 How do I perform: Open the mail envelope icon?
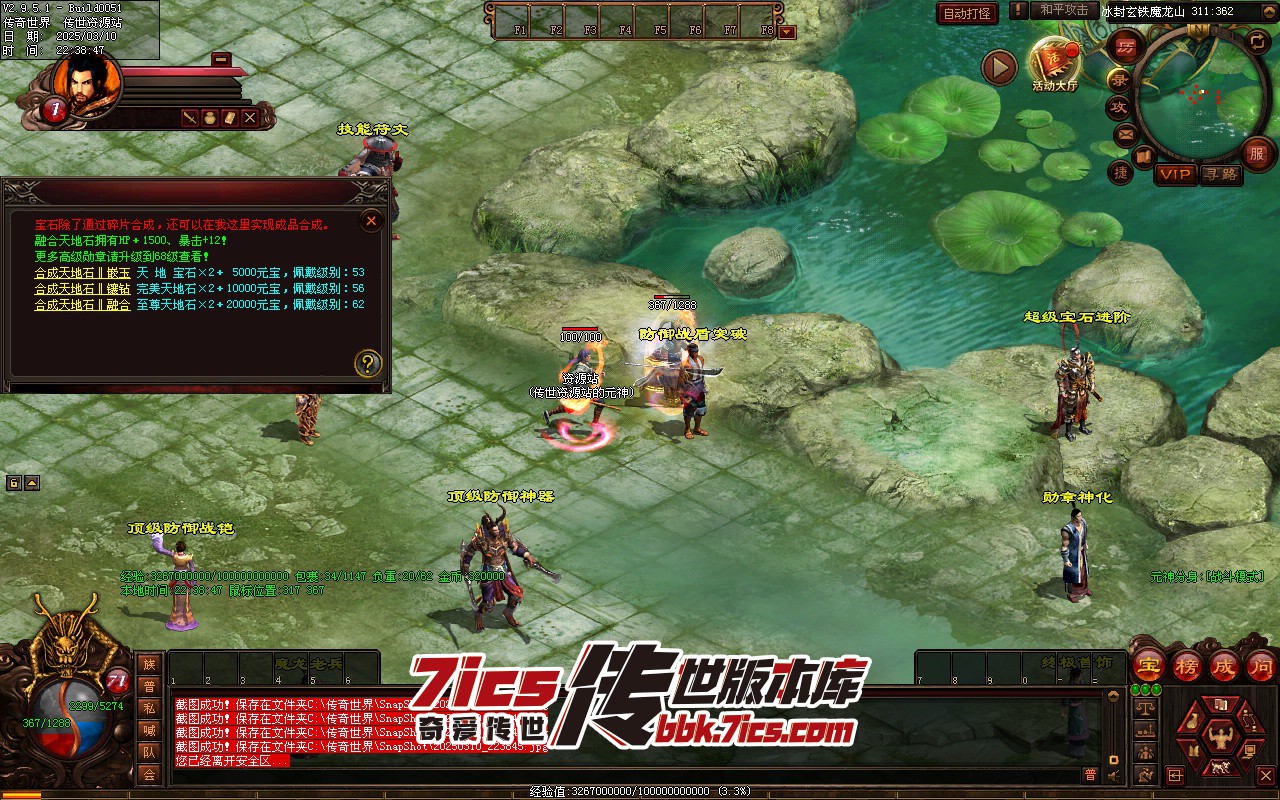pyautogui.click(x=1126, y=133)
